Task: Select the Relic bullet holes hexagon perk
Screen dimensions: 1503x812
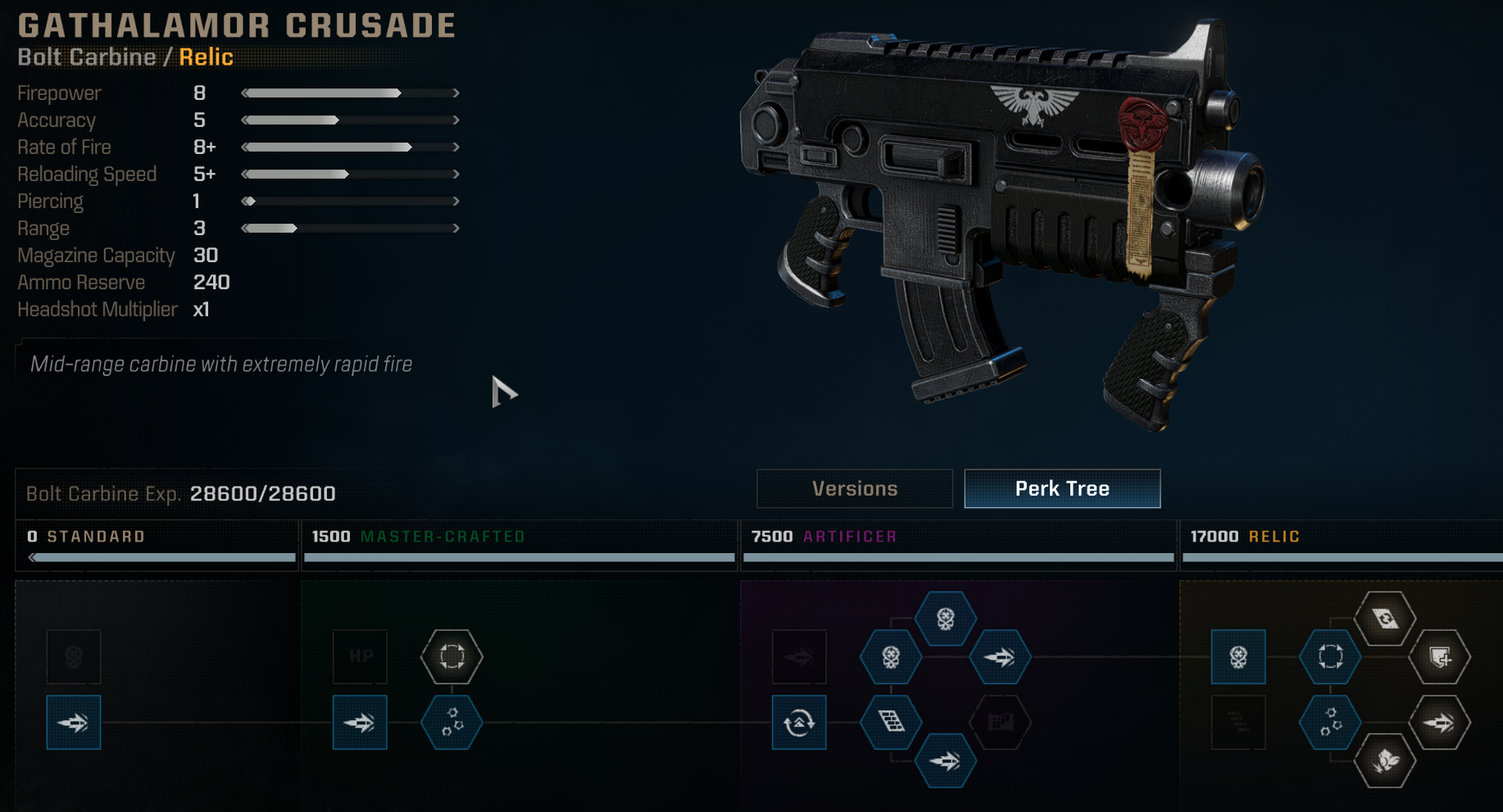Action: [1330, 723]
